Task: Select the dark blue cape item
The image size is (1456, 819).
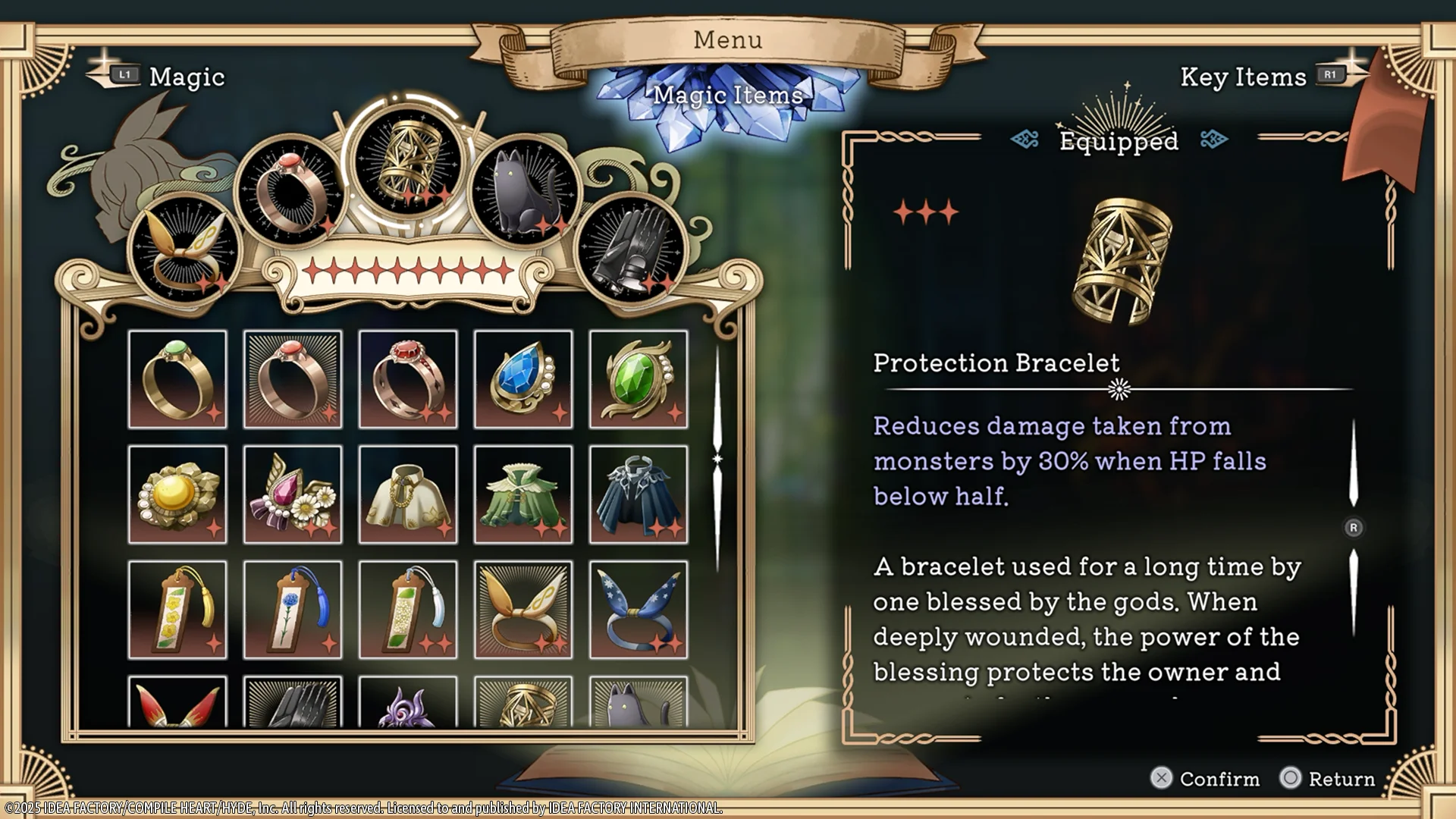Action: point(639,494)
